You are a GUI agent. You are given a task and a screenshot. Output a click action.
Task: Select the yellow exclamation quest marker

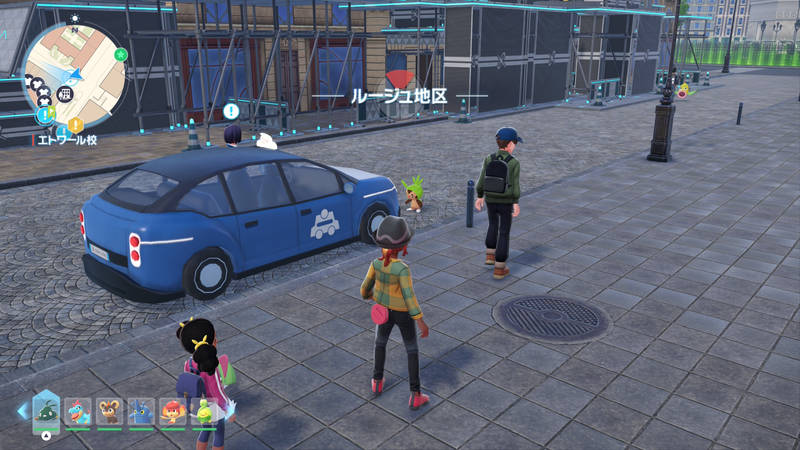pos(75,125)
